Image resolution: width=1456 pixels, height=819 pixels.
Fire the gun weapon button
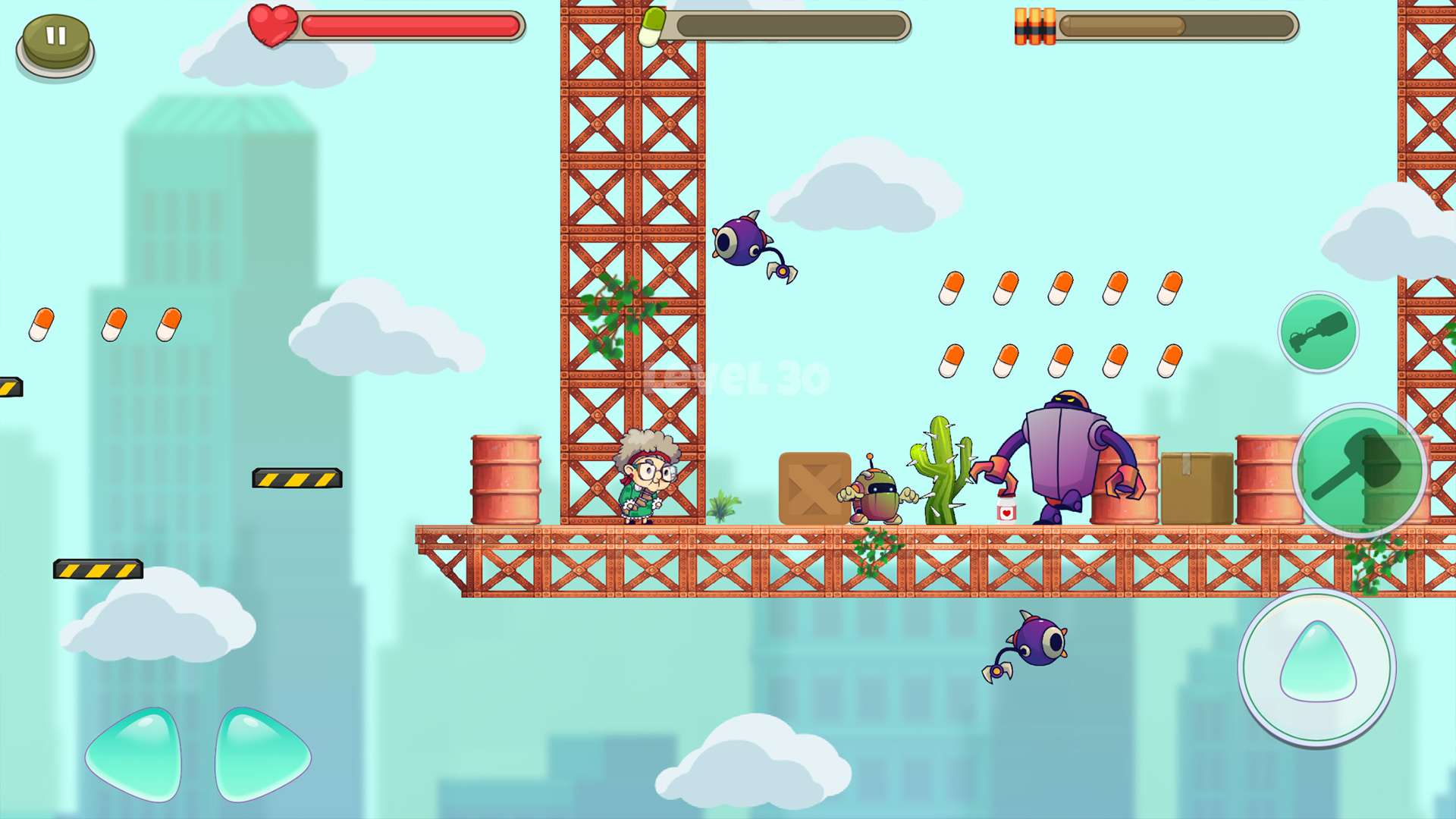pos(1318,331)
